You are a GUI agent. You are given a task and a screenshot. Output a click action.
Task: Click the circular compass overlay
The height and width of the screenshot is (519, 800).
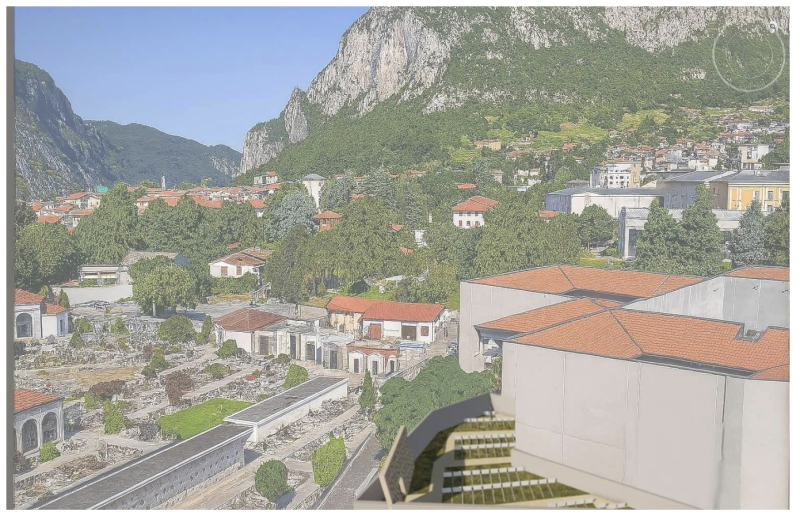[x=748, y=57]
